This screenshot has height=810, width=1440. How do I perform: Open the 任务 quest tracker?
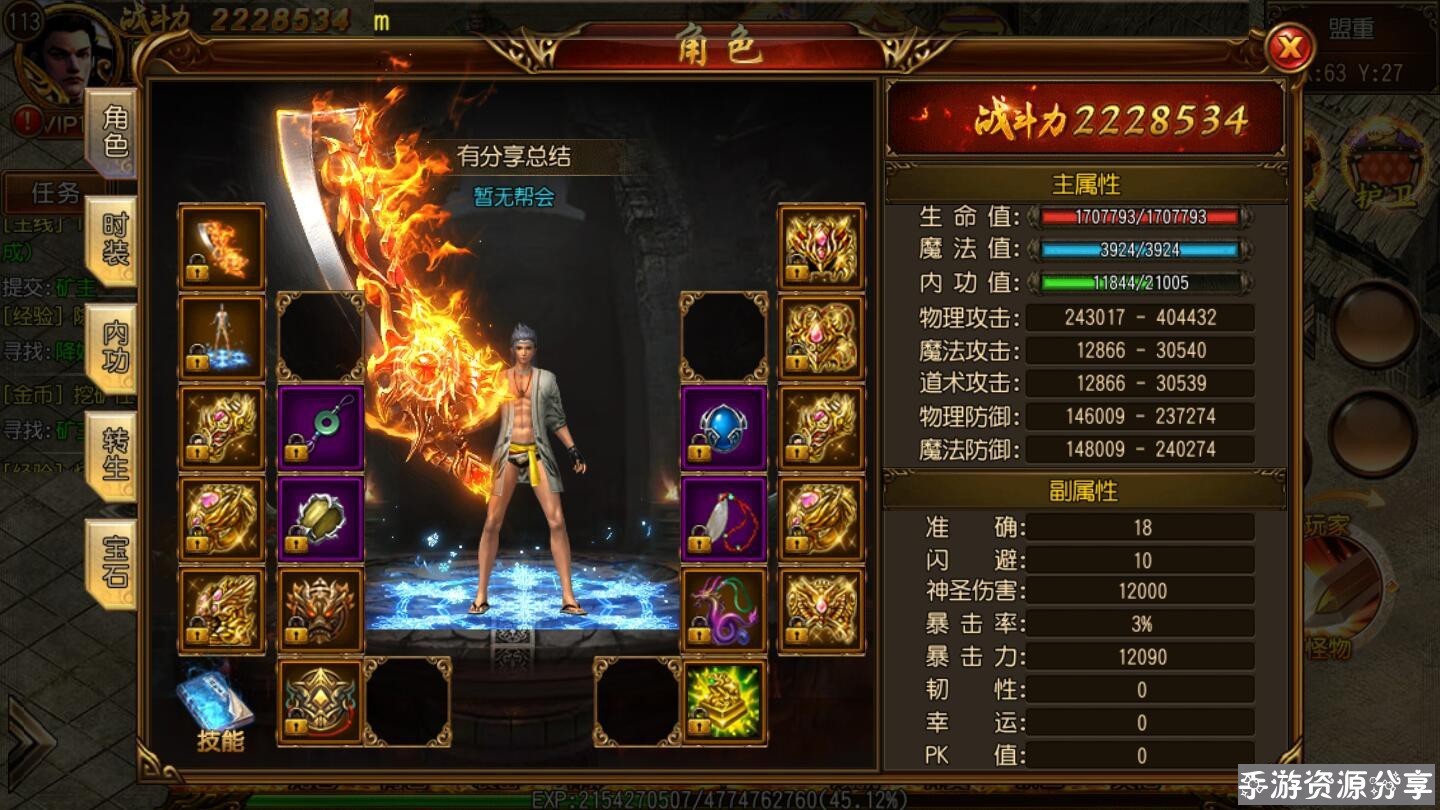55,190
